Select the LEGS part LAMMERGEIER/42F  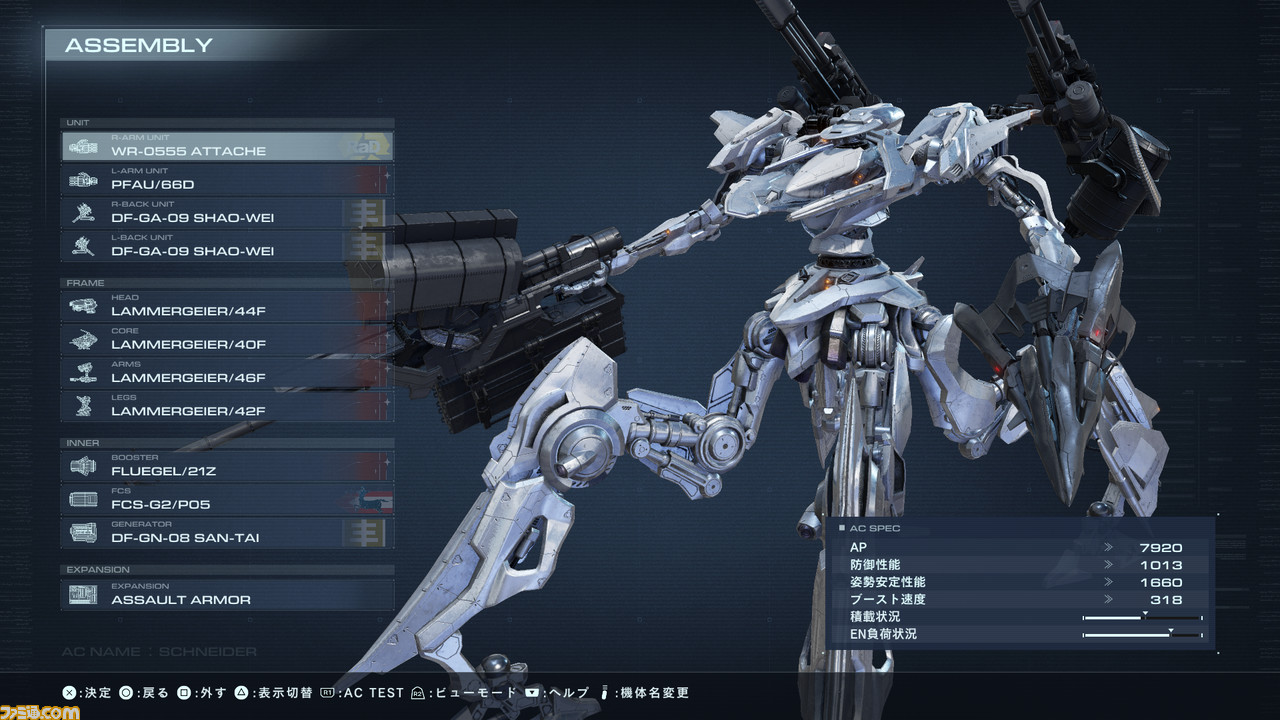228,406
